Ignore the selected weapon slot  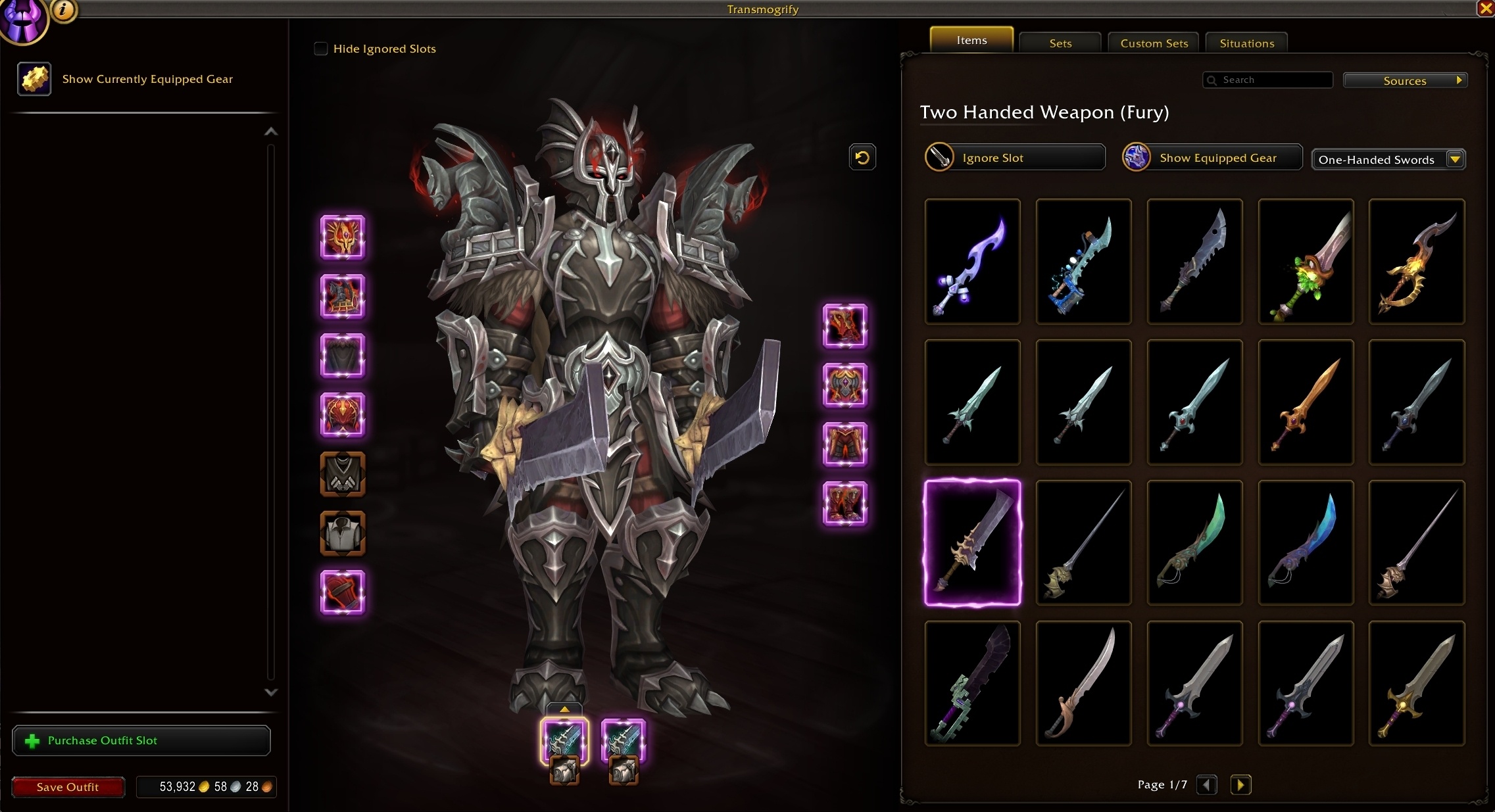[1014, 158]
